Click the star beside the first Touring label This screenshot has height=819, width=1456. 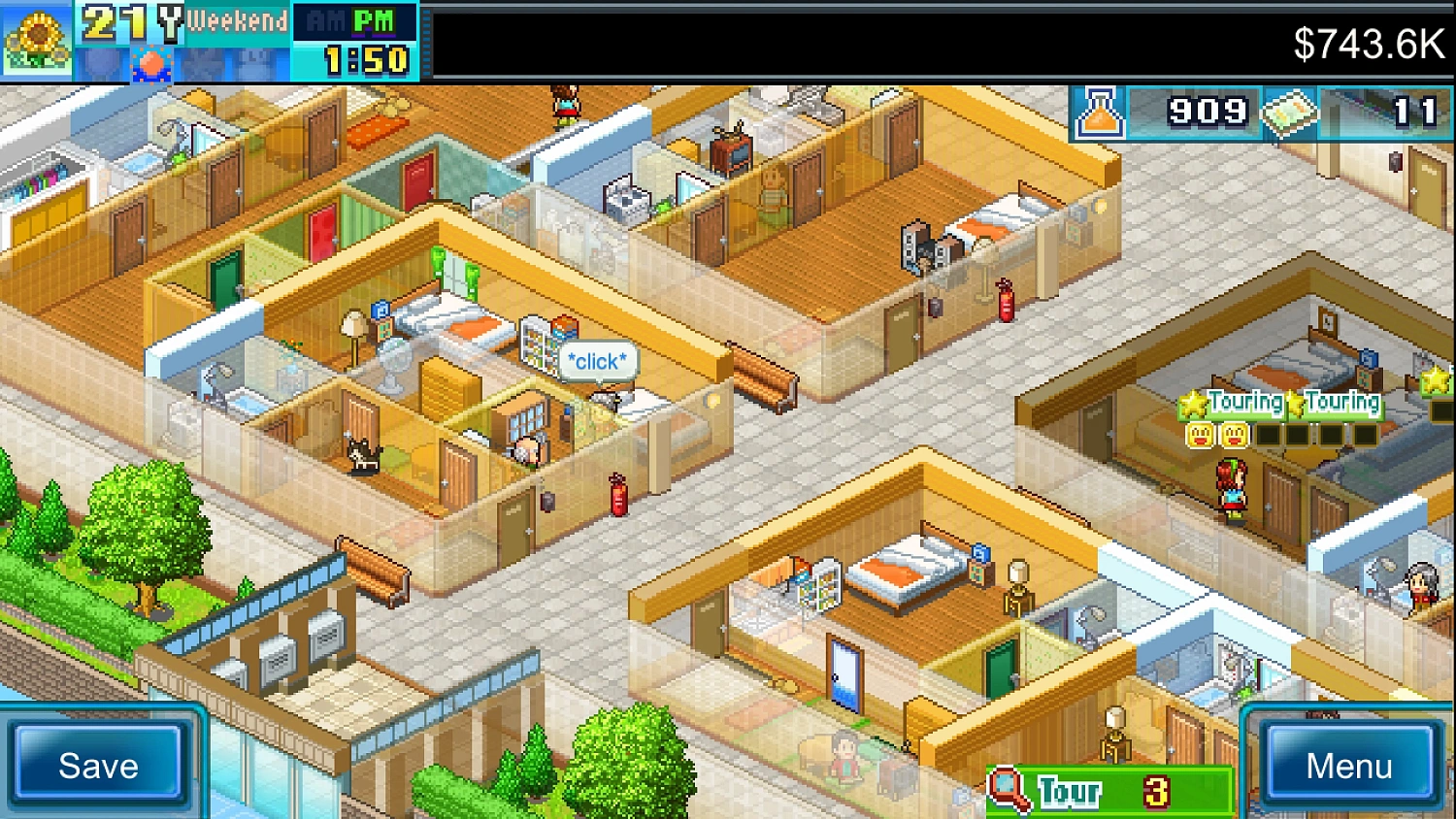coord(1193,401)
